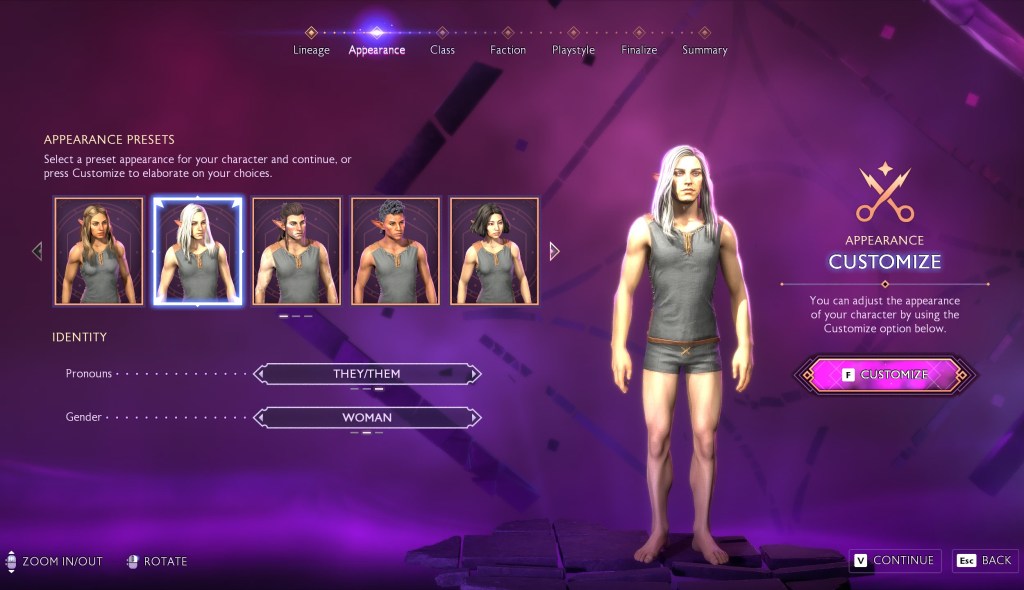Open the Summary step tab
Image resolution: width=1024 pixels, height=590 pixels.
[x=705, y=49]
